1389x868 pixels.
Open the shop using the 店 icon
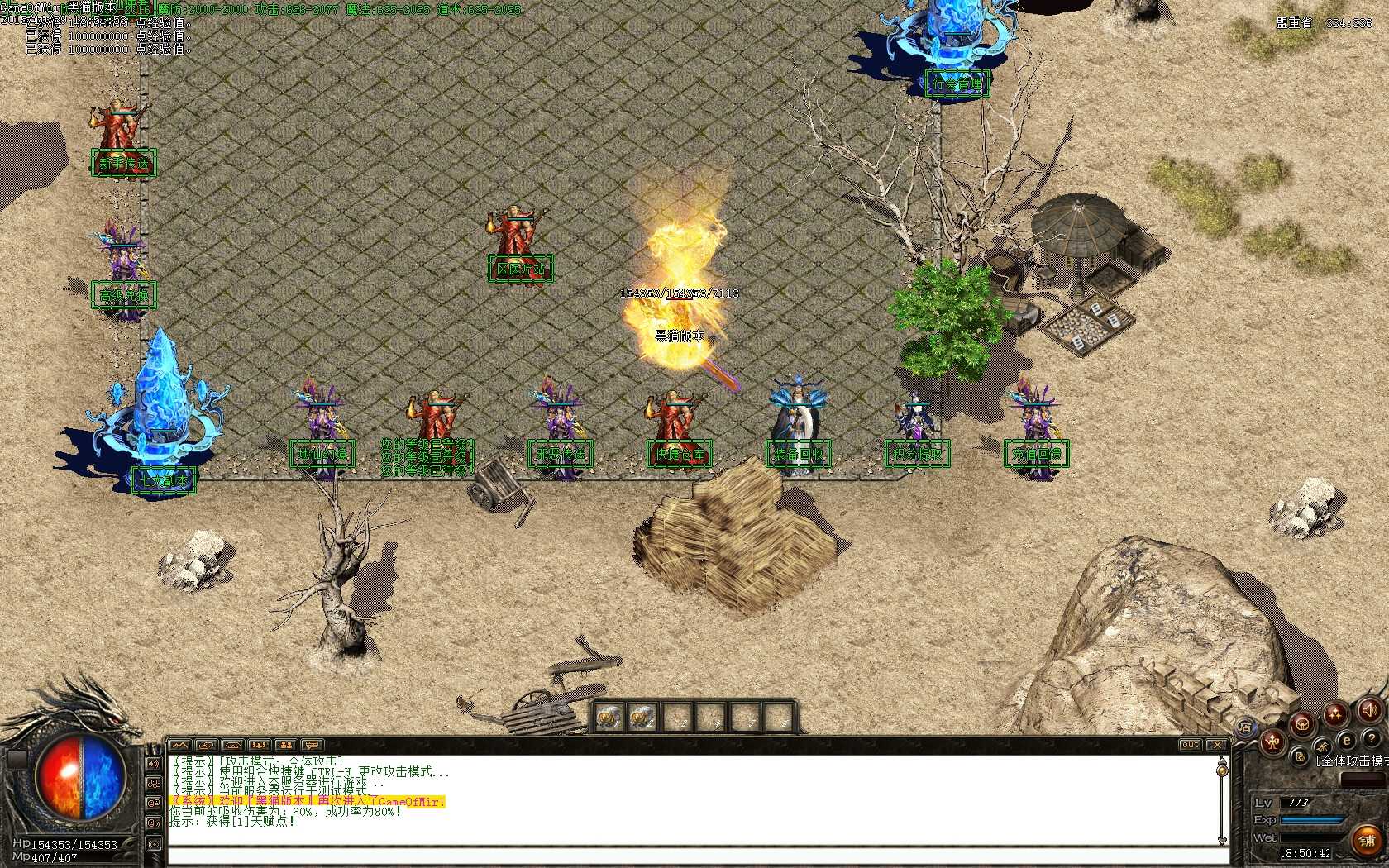1247,725
